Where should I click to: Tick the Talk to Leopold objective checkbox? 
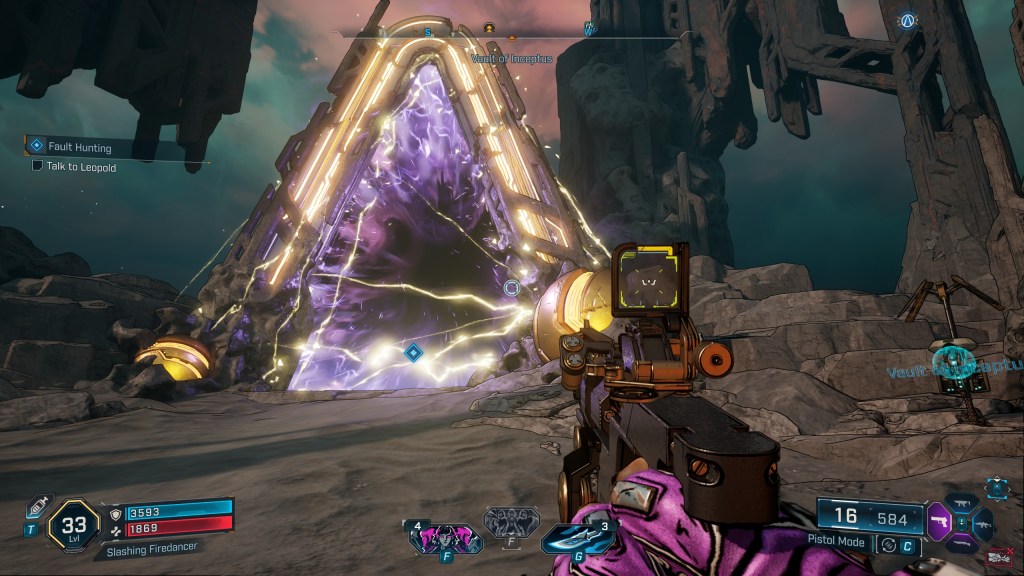click(37, 167)
